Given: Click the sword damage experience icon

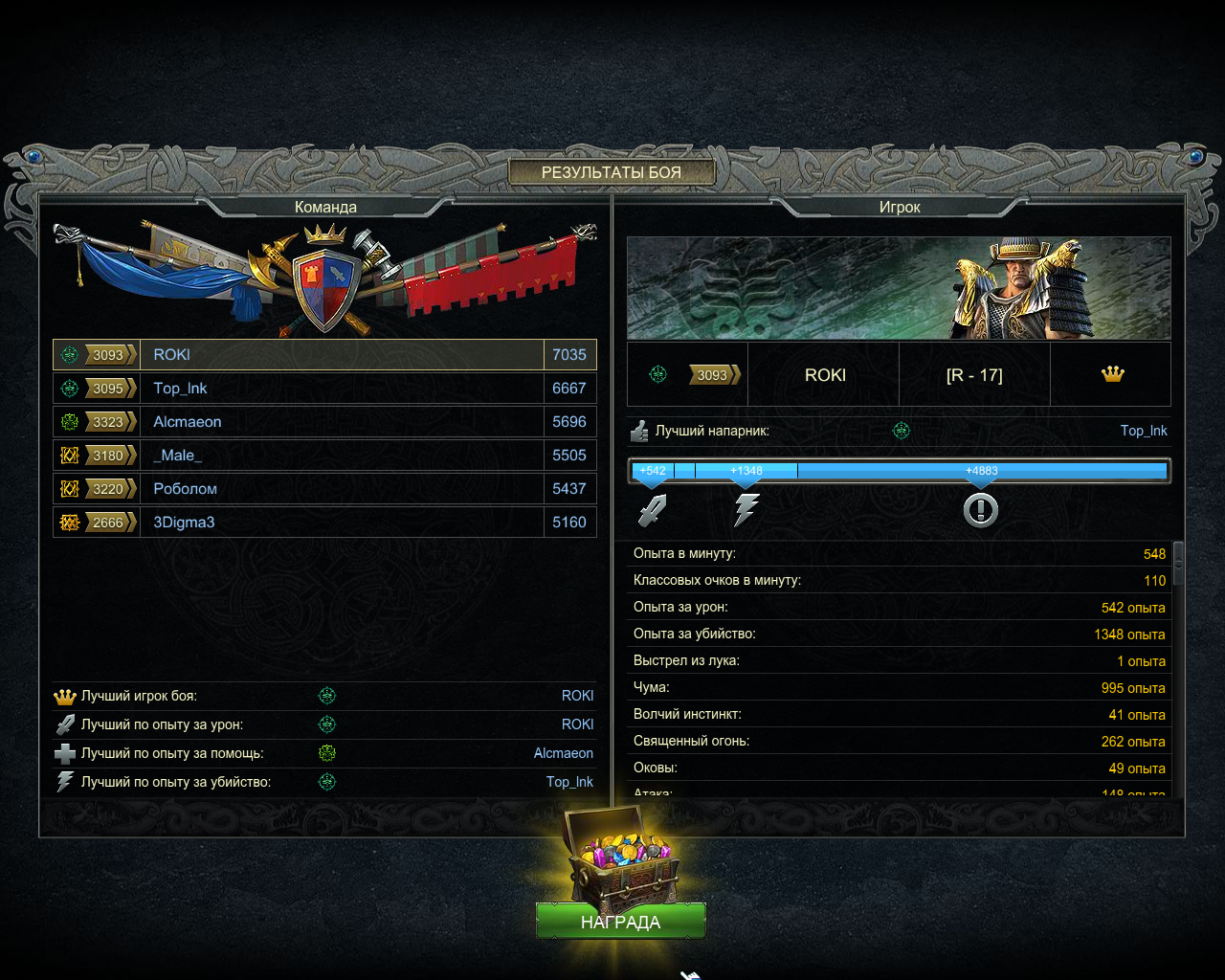Looking at the screenshot, I should [x=653, y=510].
